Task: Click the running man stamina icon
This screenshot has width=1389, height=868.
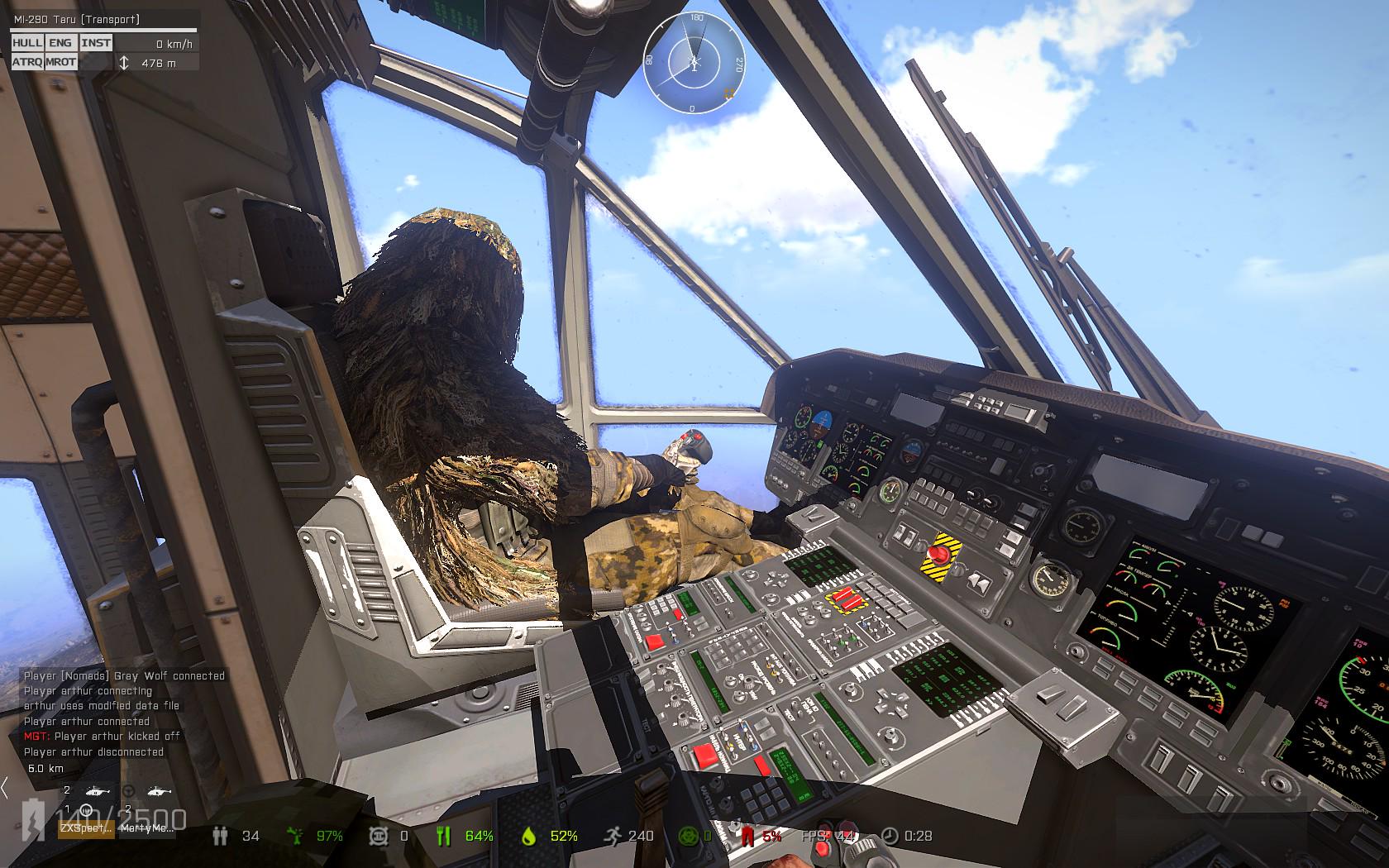Action: click(x=611, y=836)
